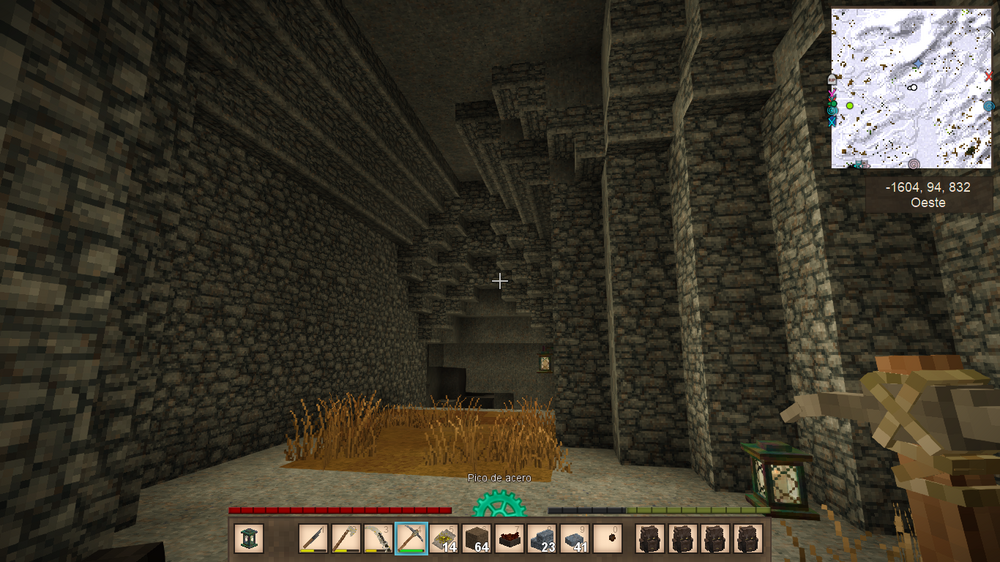Click the pink spiral marker on minimap
The width and height of the screenshot is (1000, 562).
[x=914, y=163]
